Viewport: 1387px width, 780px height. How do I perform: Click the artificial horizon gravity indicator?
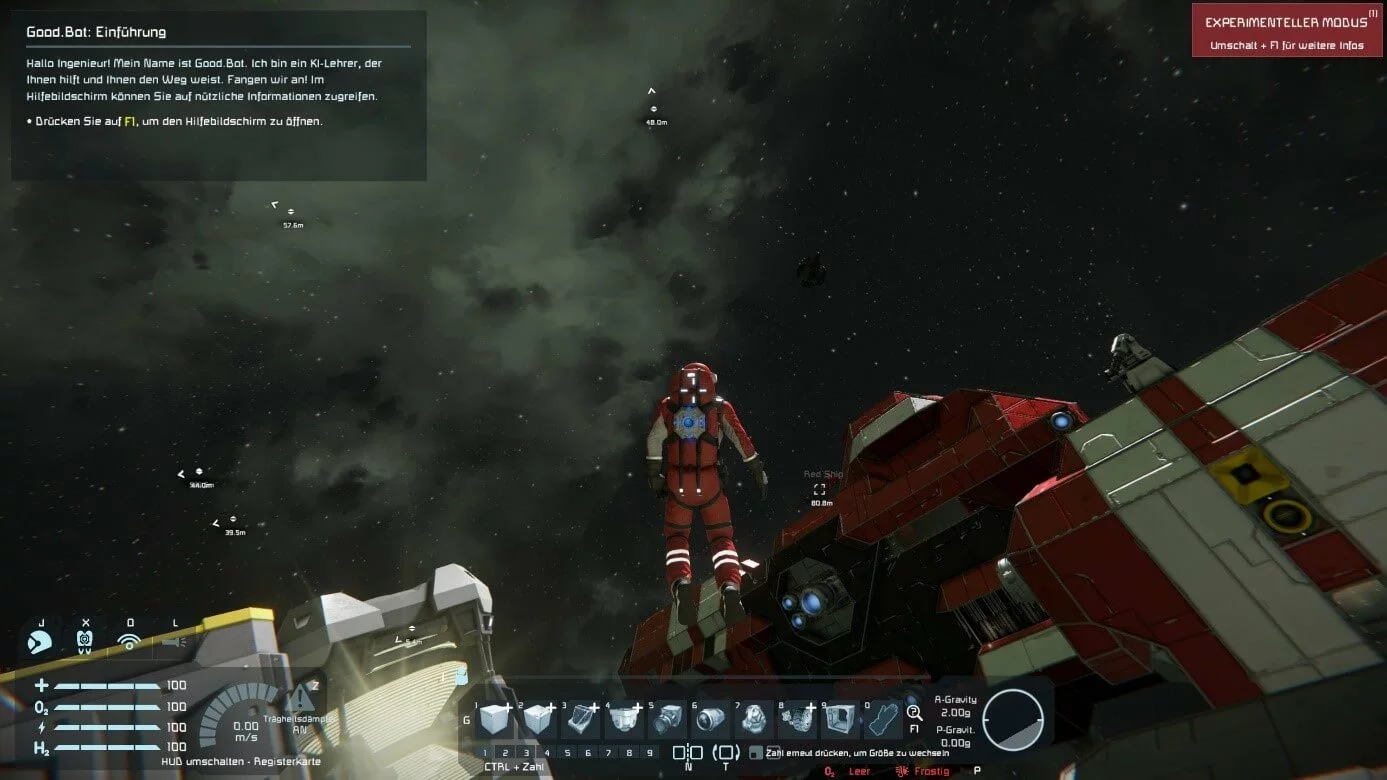[1013, 719]
